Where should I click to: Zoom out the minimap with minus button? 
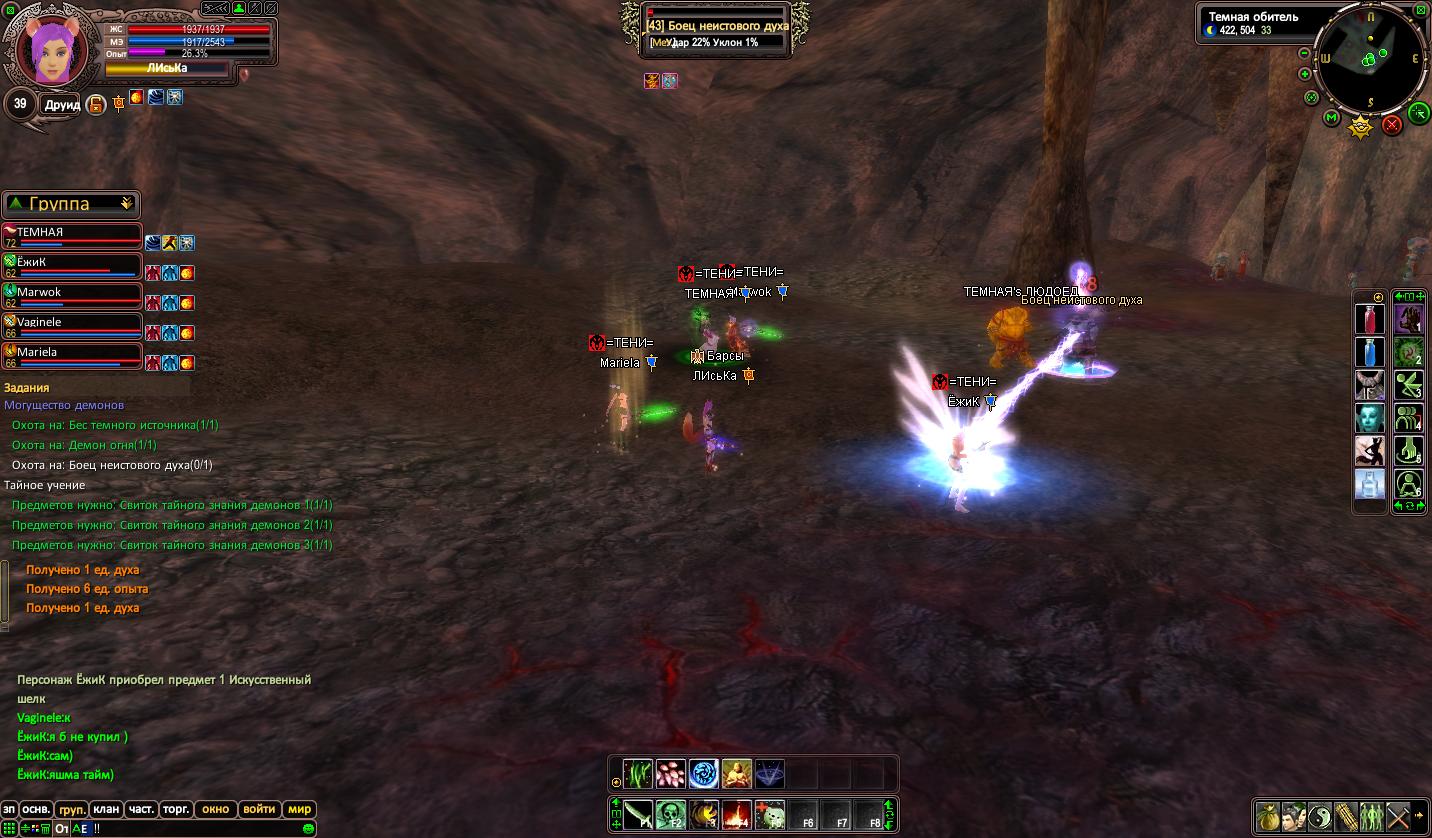1304,53
